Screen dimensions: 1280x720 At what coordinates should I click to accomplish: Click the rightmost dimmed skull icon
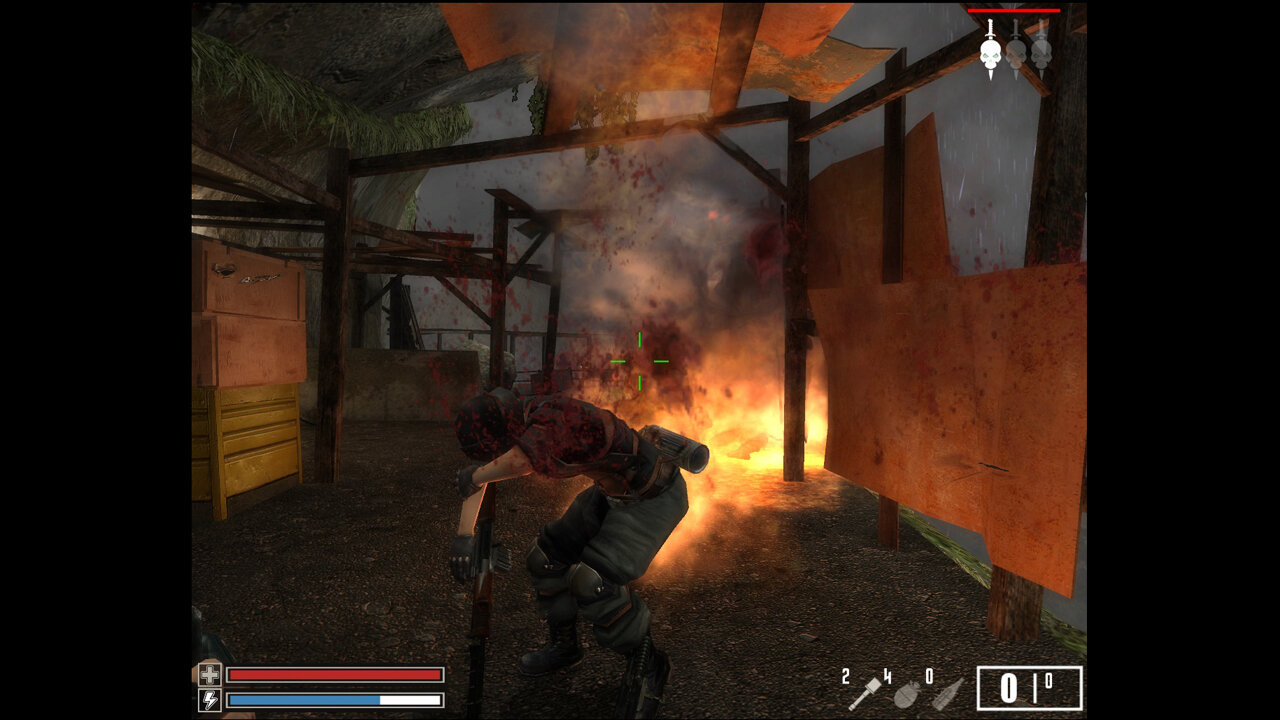click(1042, 54)
